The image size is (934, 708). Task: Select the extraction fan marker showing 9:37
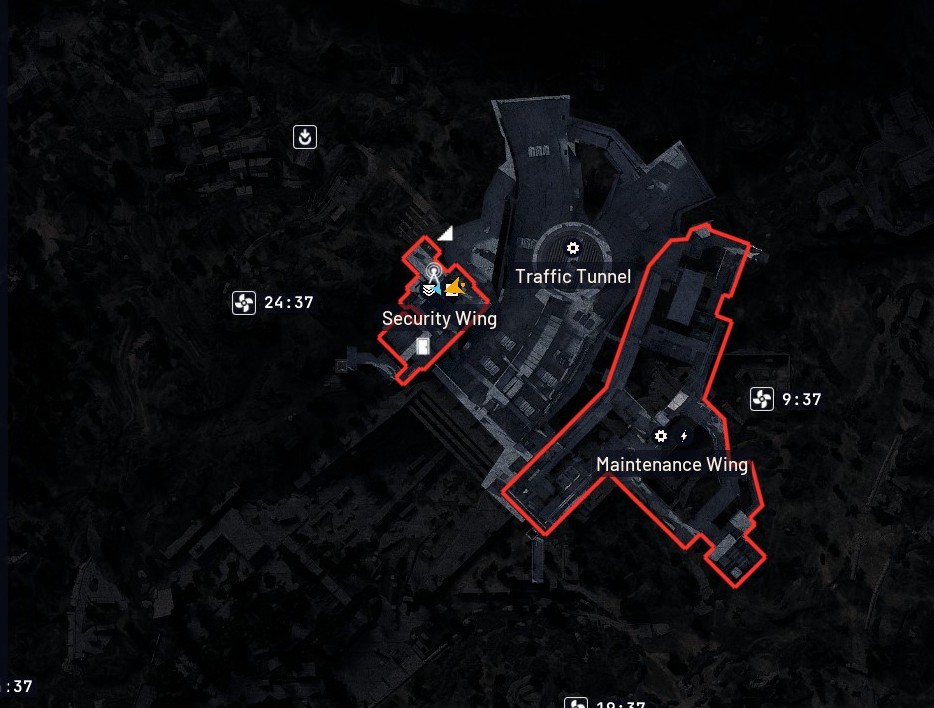(x=762, y=400)
